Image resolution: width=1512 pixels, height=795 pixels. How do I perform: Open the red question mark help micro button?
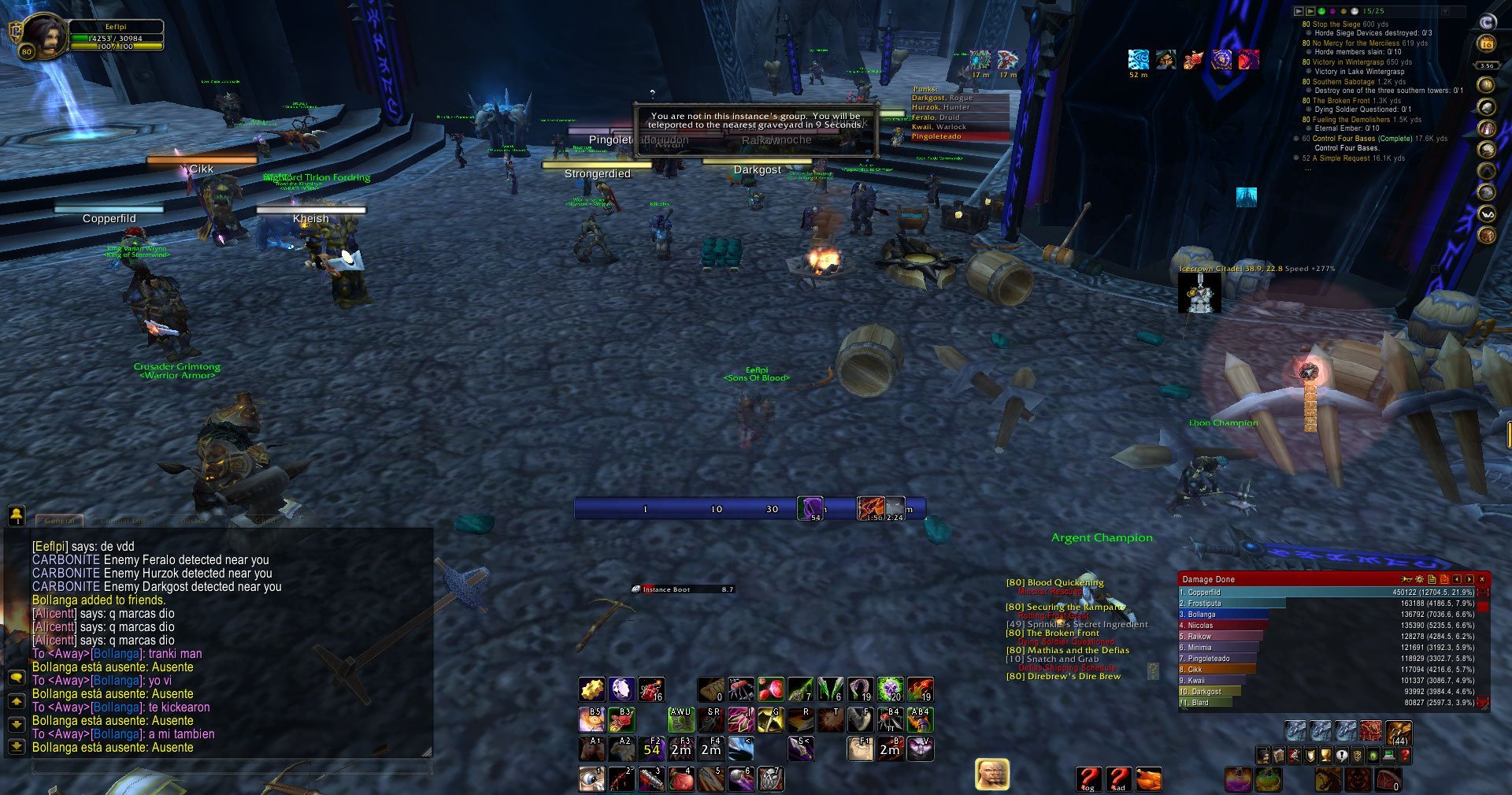(1404, 756)
